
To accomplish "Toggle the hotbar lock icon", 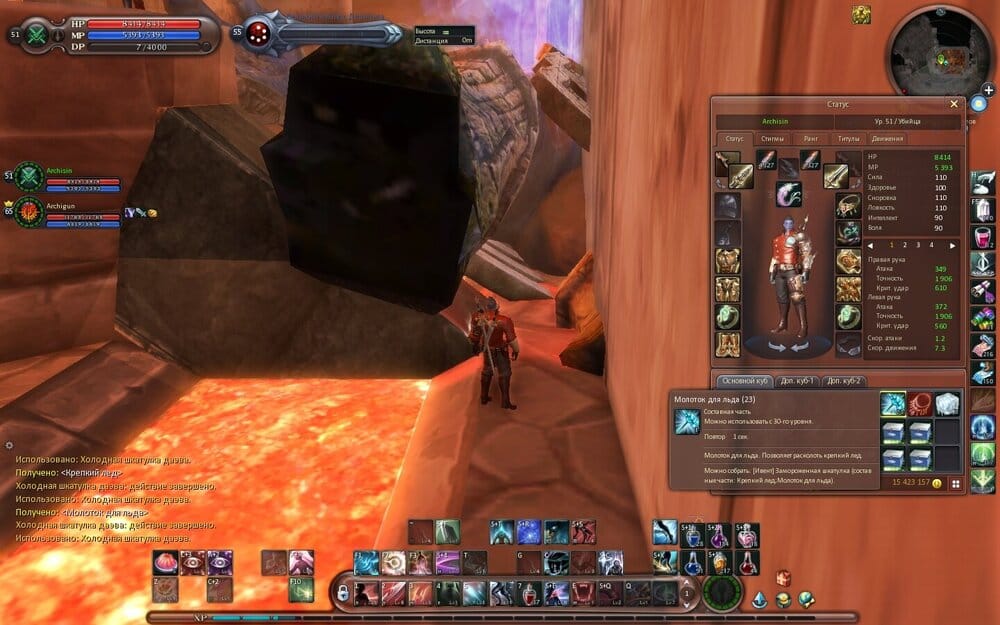I will [x=343, y=593].
